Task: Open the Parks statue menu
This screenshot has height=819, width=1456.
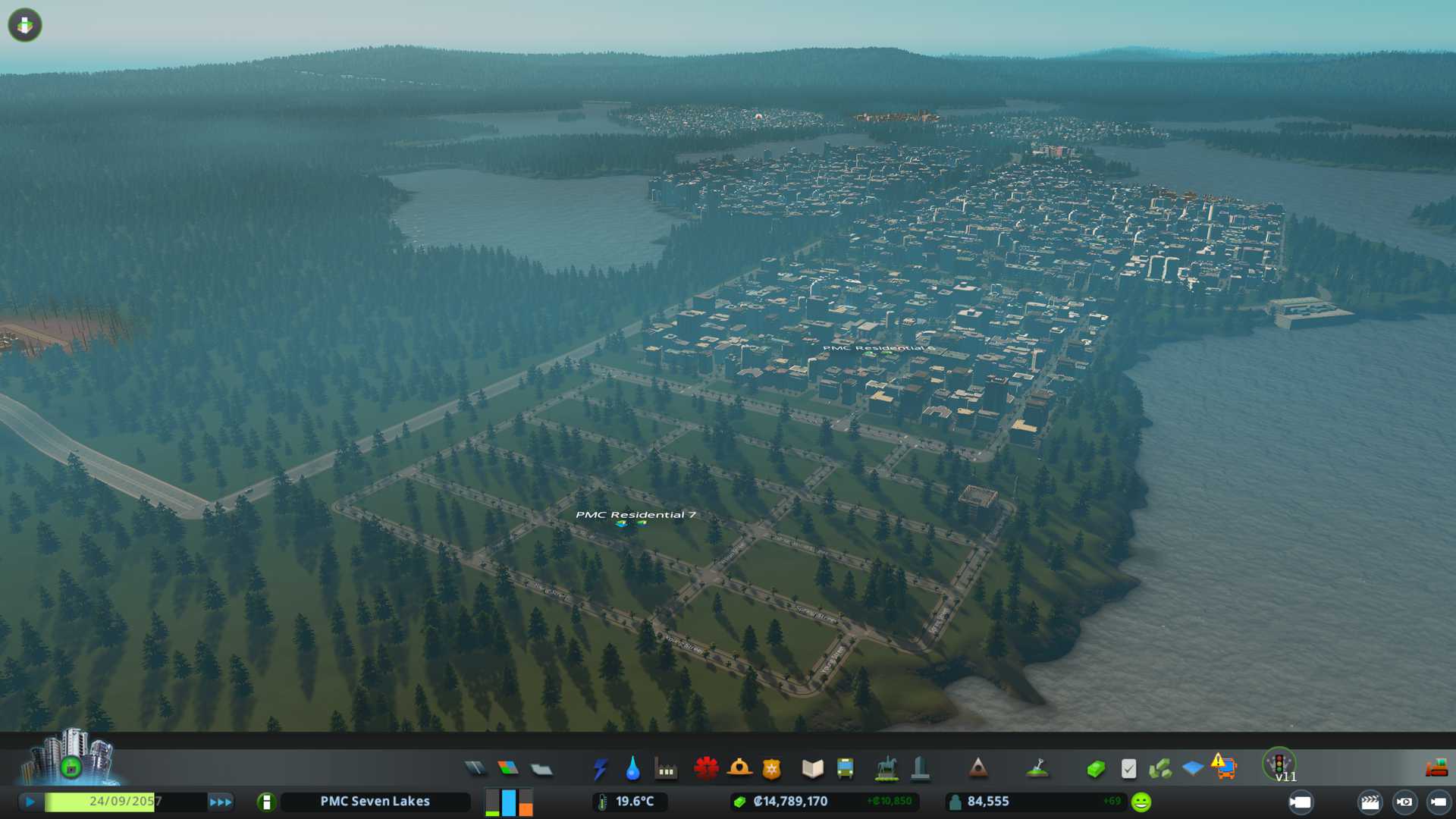Action: tap(886, 769)
